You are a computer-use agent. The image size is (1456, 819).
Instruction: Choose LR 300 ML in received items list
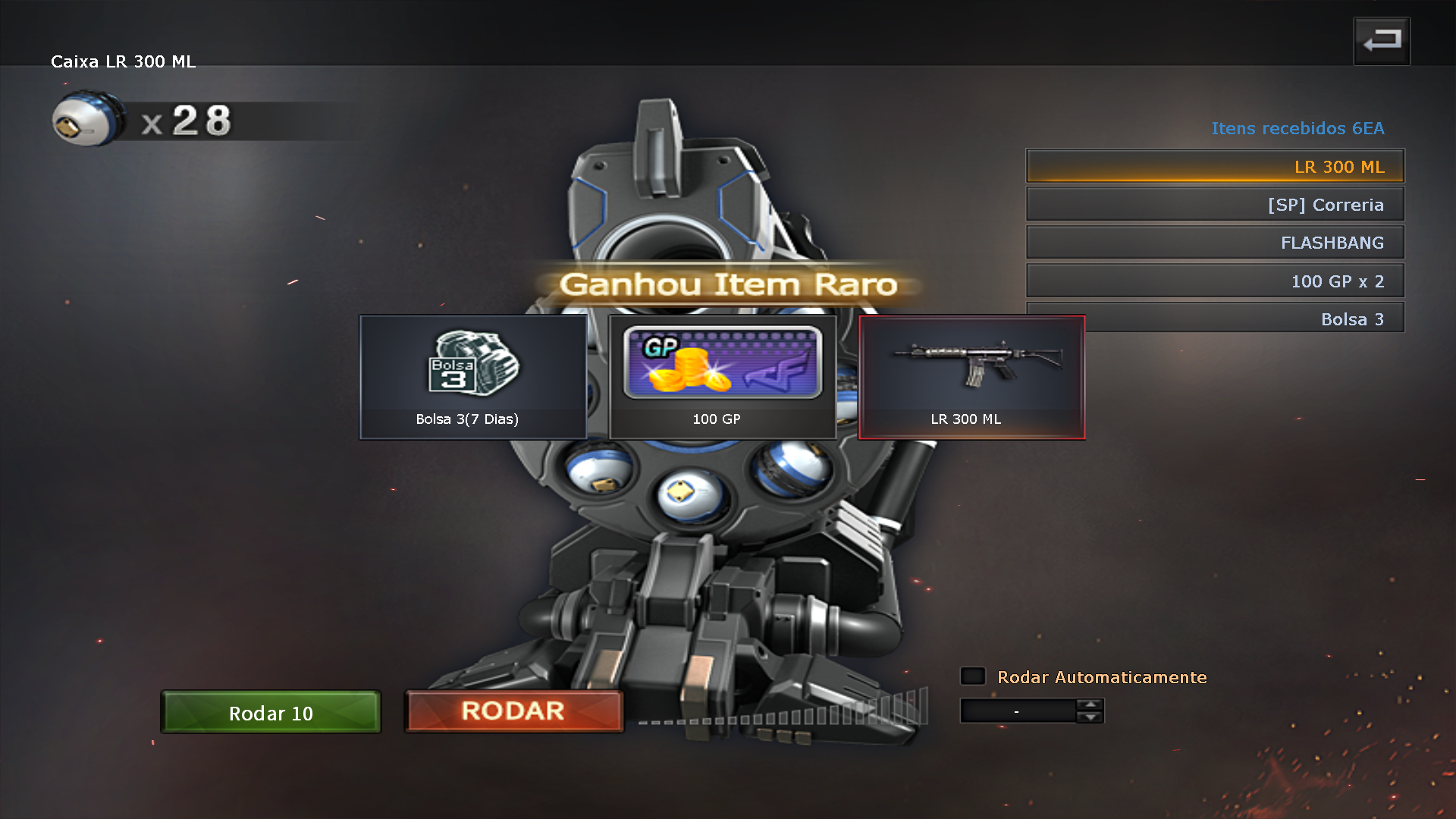(1214, 166)
